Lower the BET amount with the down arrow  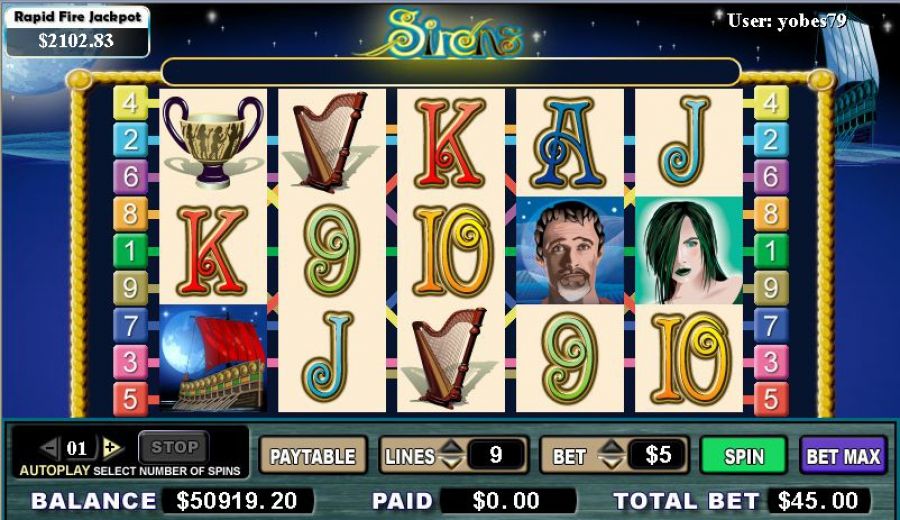(x=611, y=464)
